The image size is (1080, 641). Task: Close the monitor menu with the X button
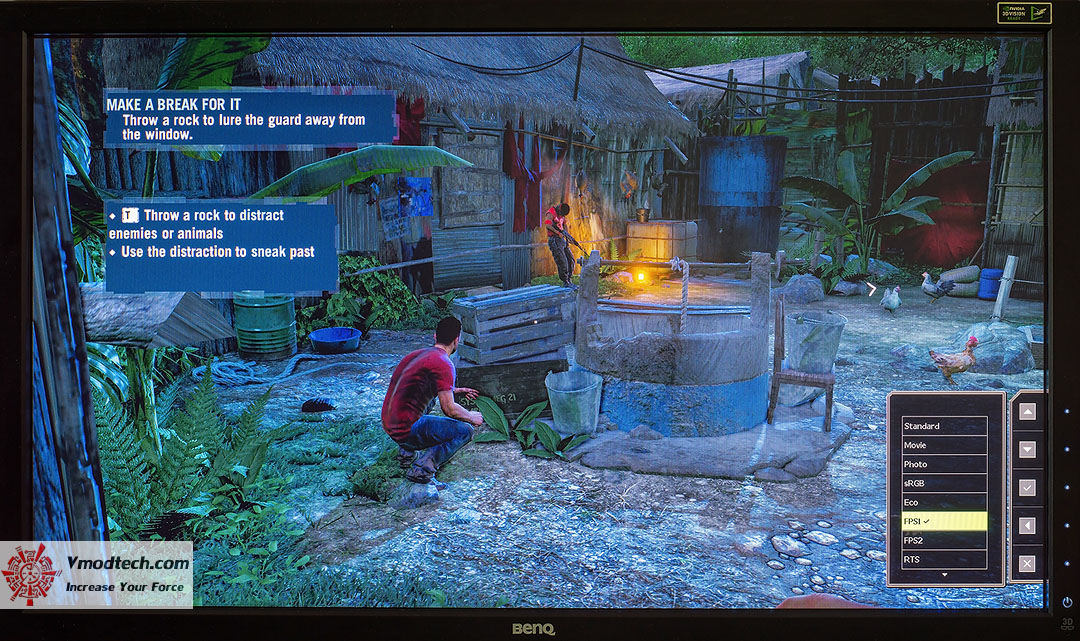pyautogui.click(x=1027, y=563)
